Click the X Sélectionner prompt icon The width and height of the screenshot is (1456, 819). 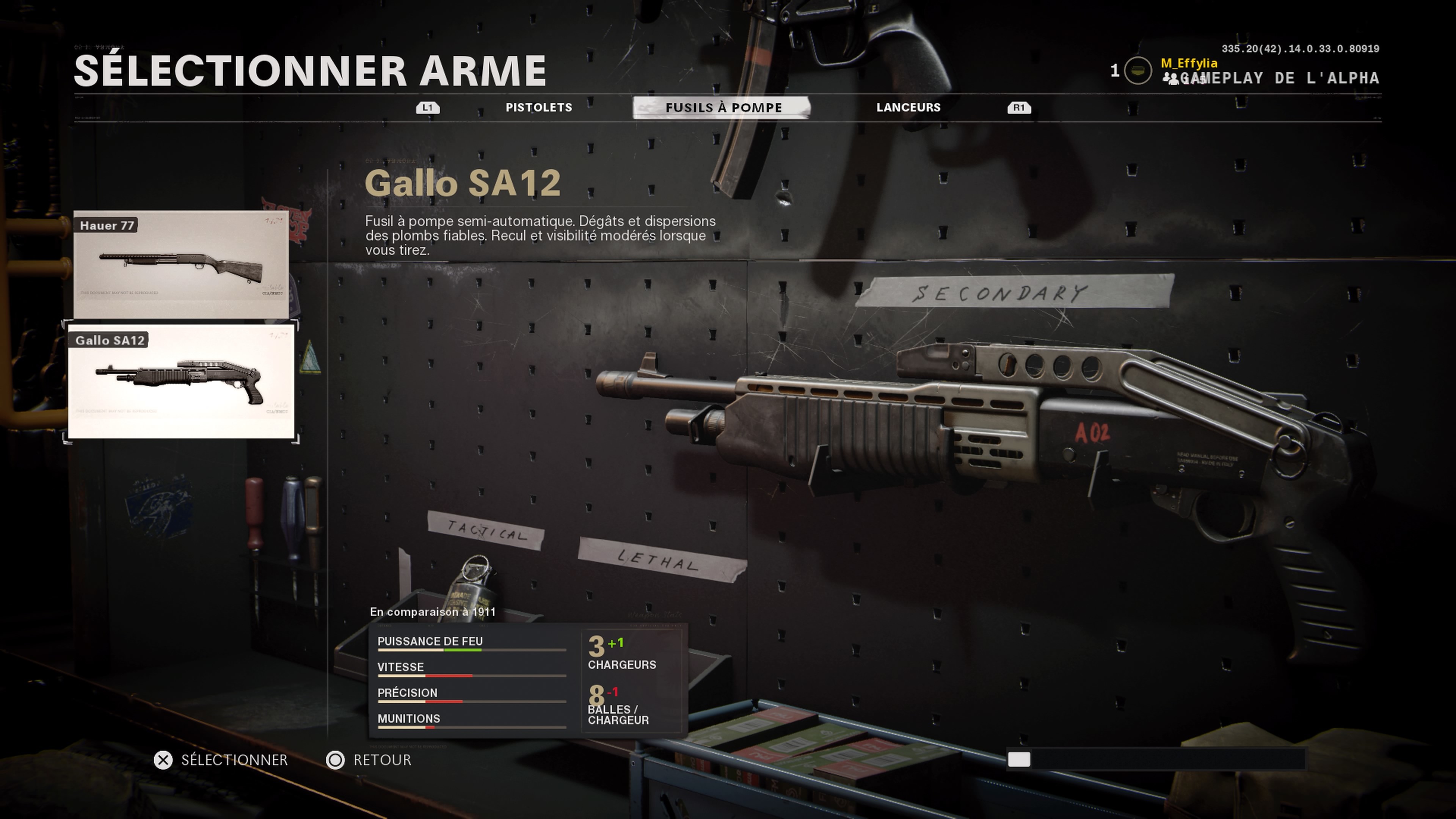pos(163,760)
